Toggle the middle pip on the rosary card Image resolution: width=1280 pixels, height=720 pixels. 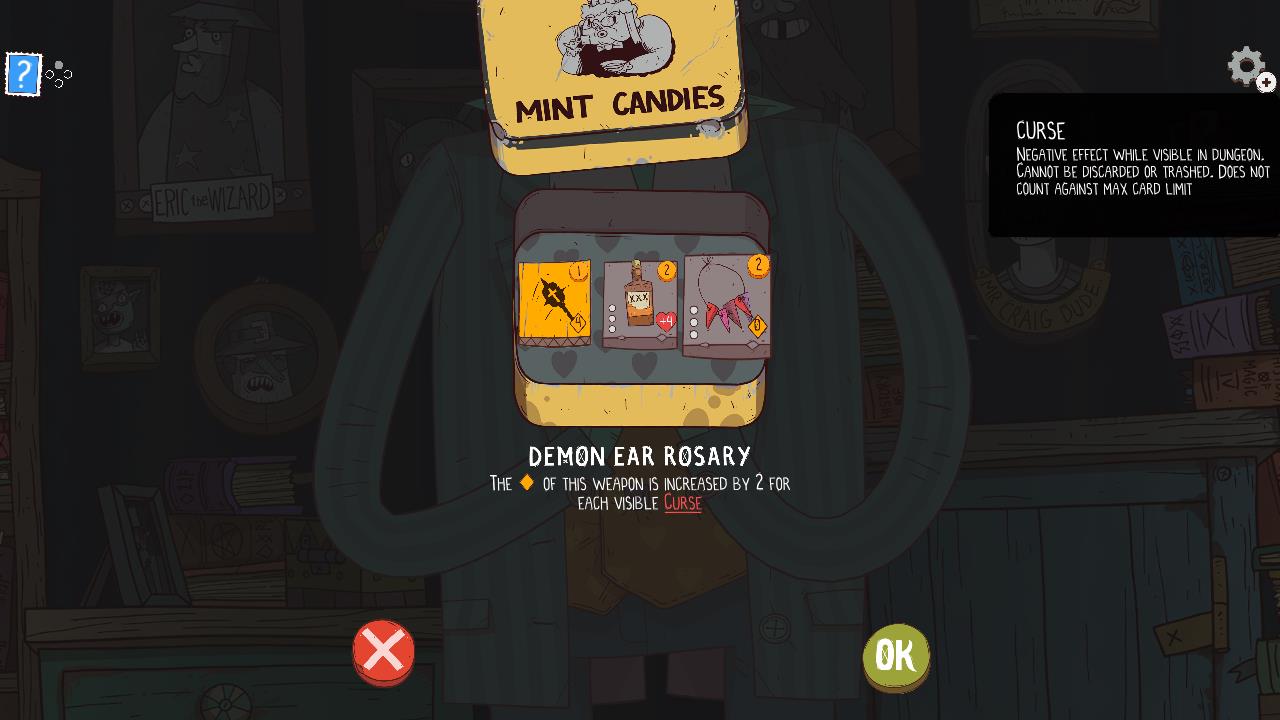point(694,322)
